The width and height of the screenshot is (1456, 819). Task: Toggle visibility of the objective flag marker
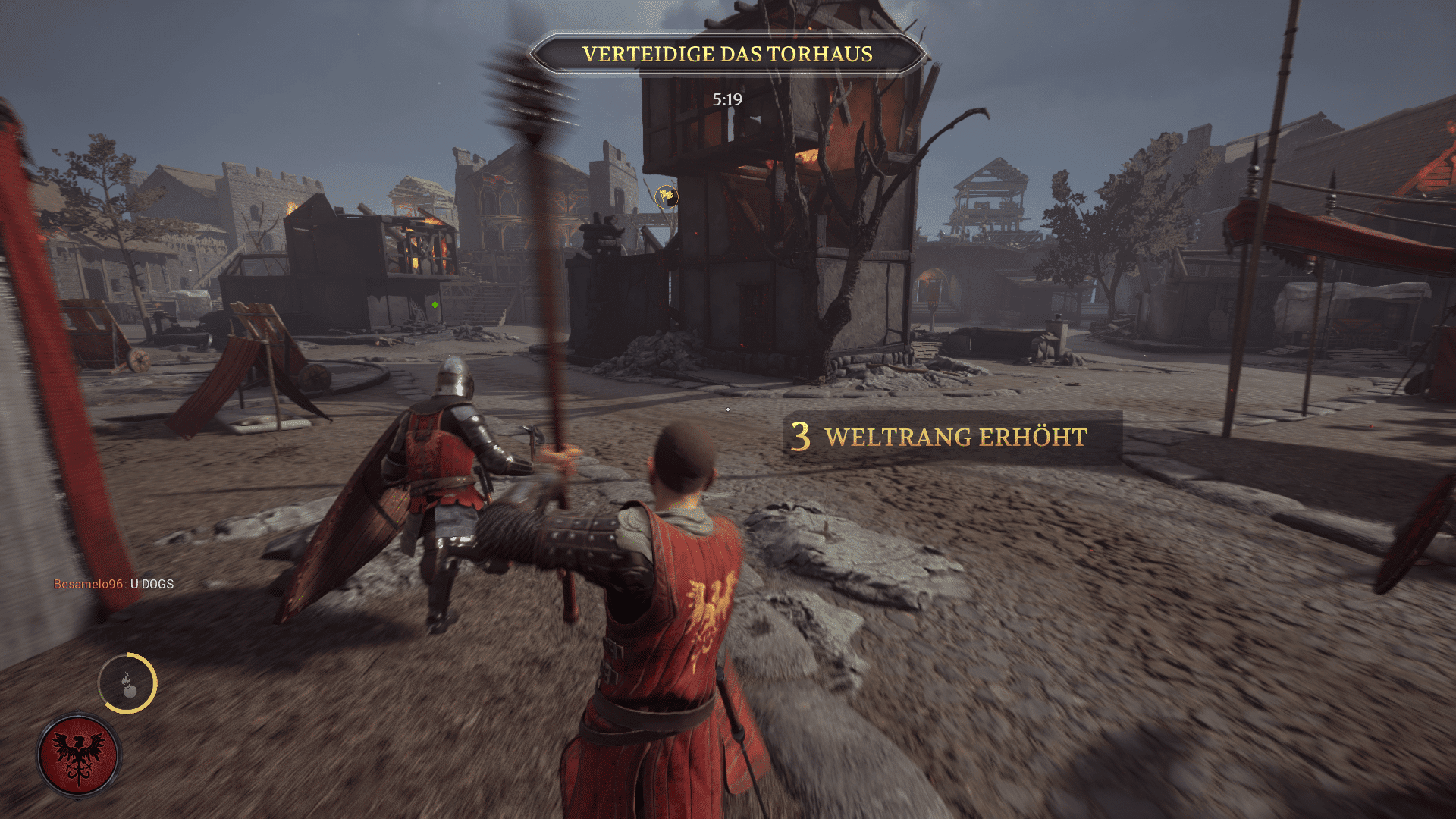pos(666,196)
